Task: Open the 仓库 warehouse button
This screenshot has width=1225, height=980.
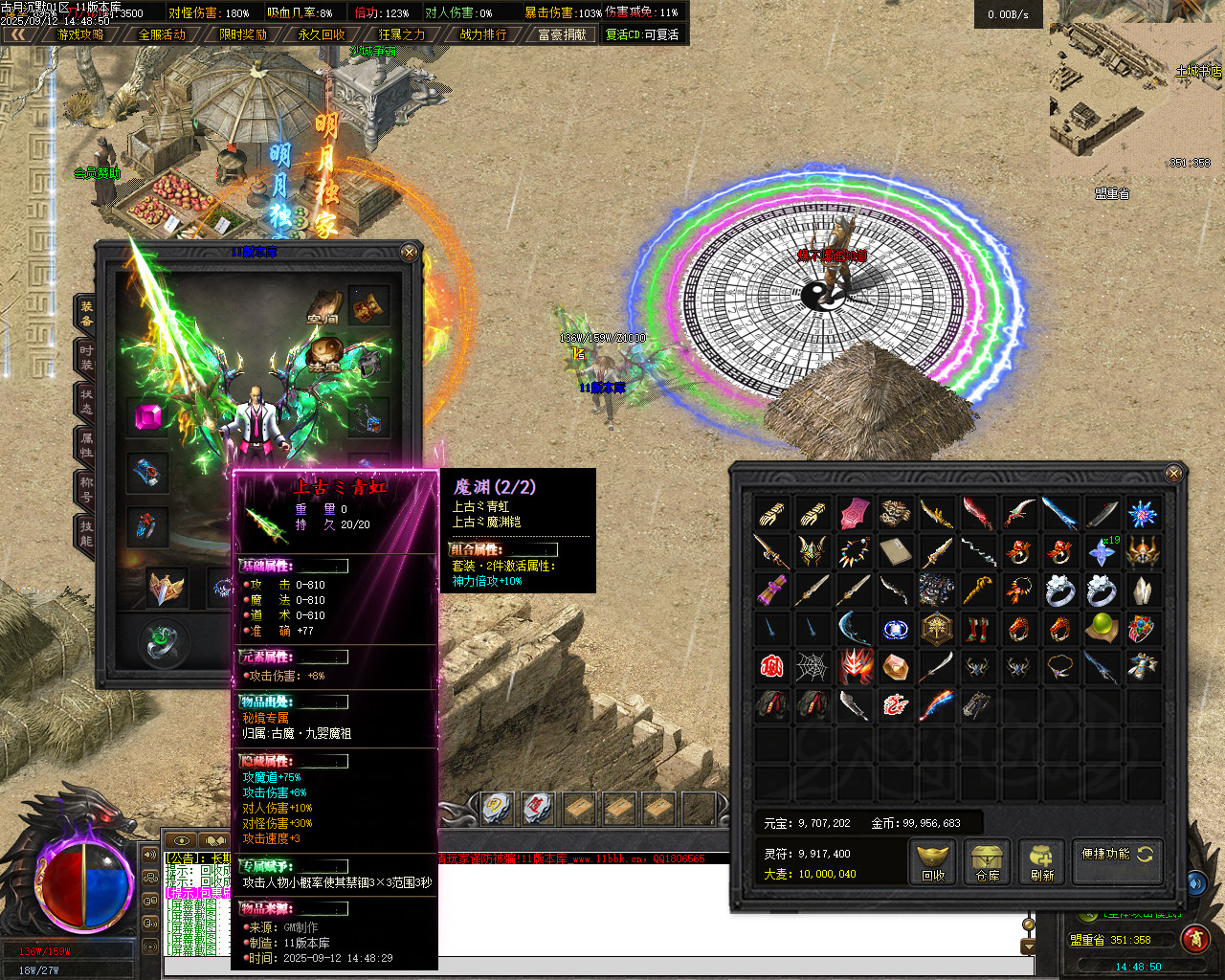Action: pos(987,860)
